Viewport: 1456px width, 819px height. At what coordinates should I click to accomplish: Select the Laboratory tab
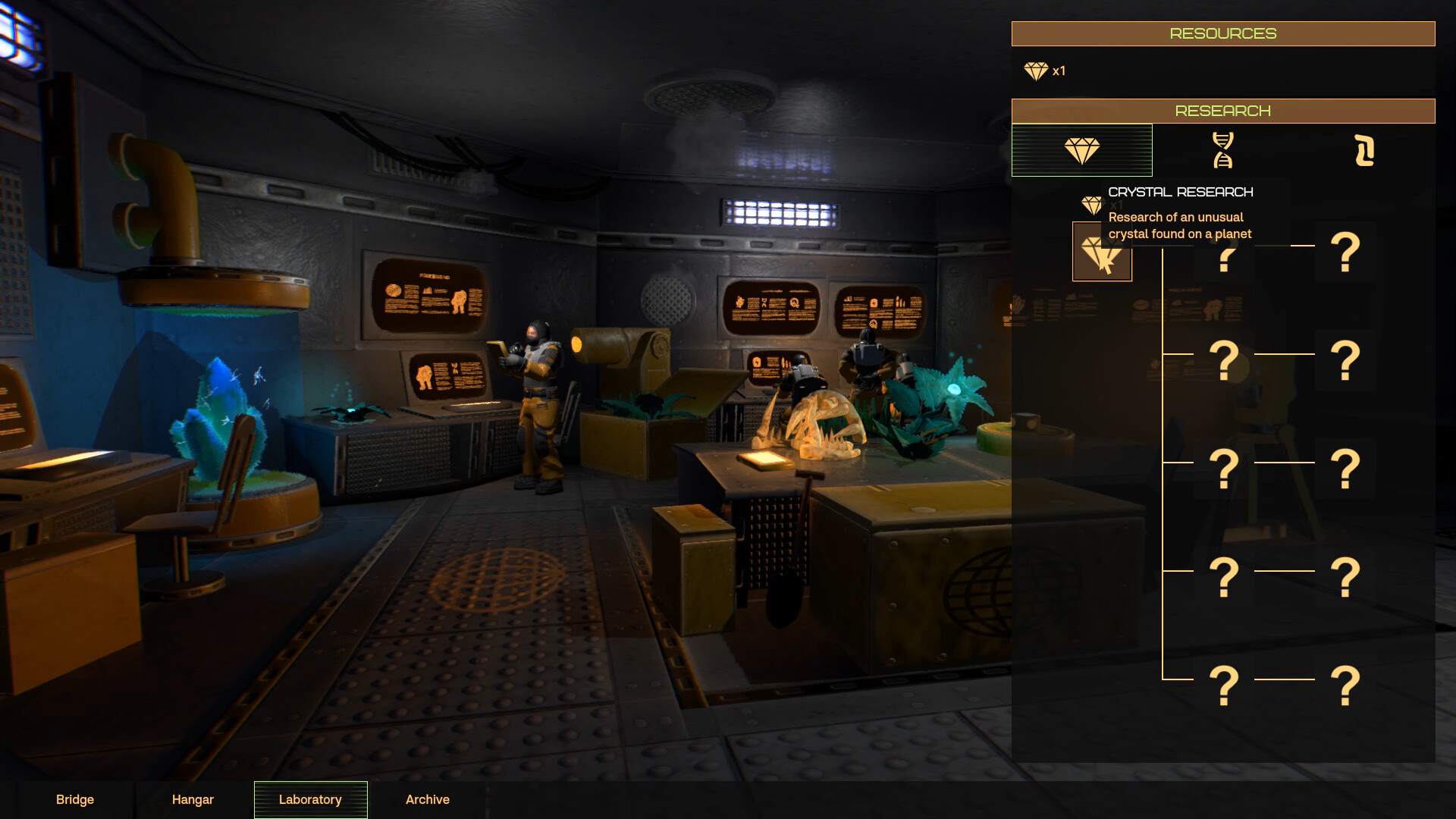click(309, 799)
